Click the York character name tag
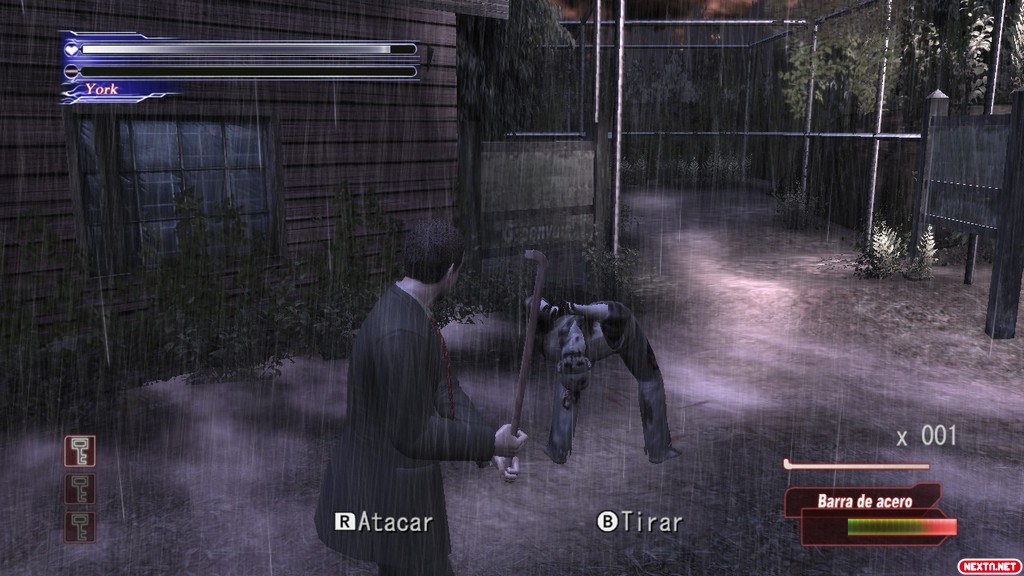Viewport: 1024px width, 576px height. (102, 89)
